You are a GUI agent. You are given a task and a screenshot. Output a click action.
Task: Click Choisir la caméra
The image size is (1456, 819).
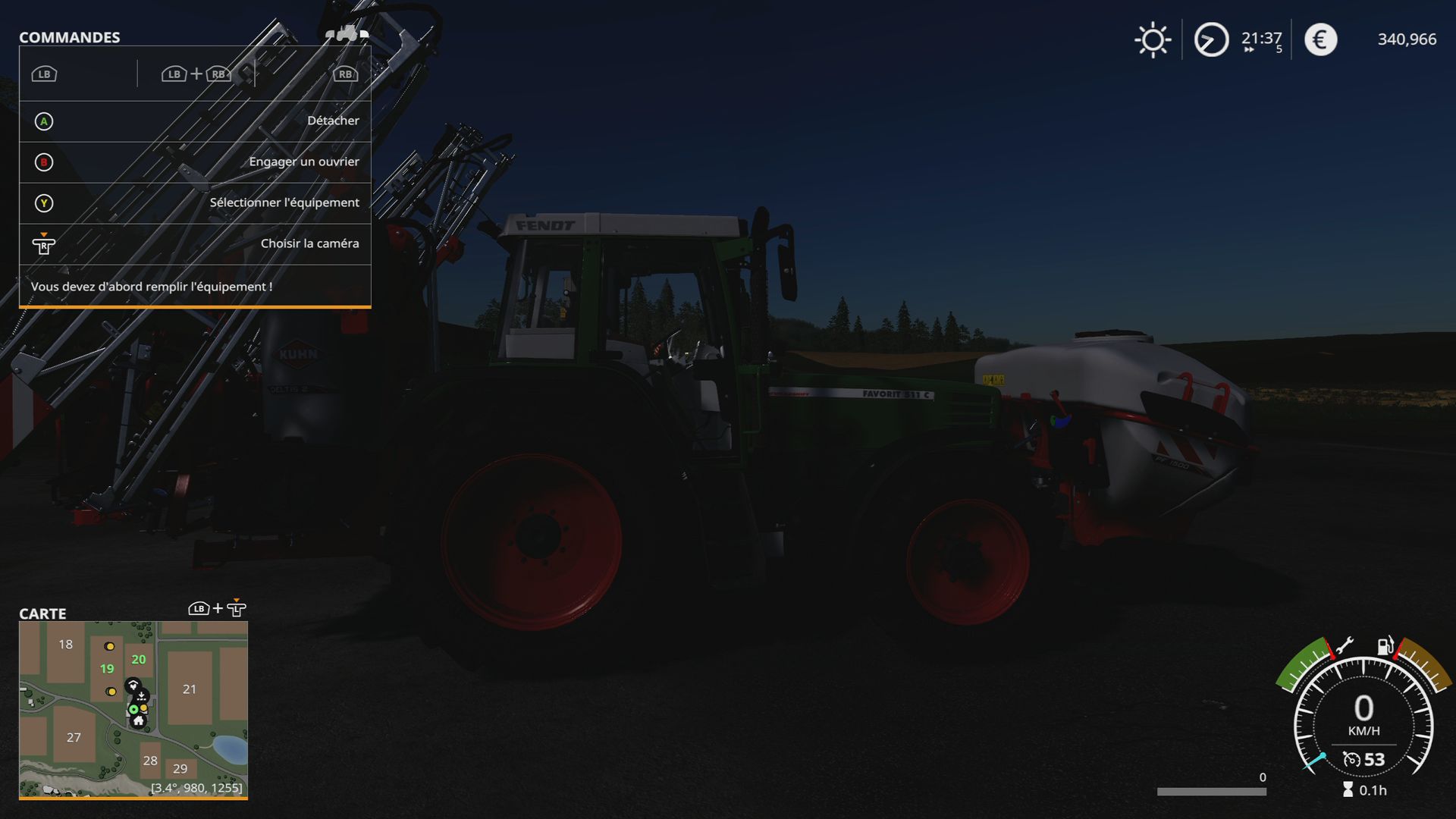(x=309, y=243)
